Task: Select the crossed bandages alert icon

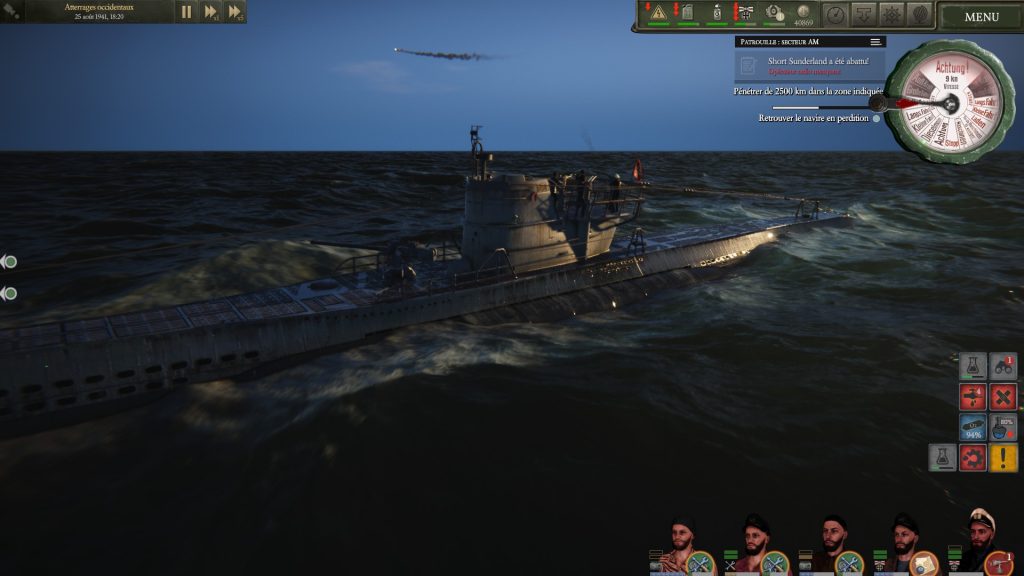Action: click(x=1003, y=397)
